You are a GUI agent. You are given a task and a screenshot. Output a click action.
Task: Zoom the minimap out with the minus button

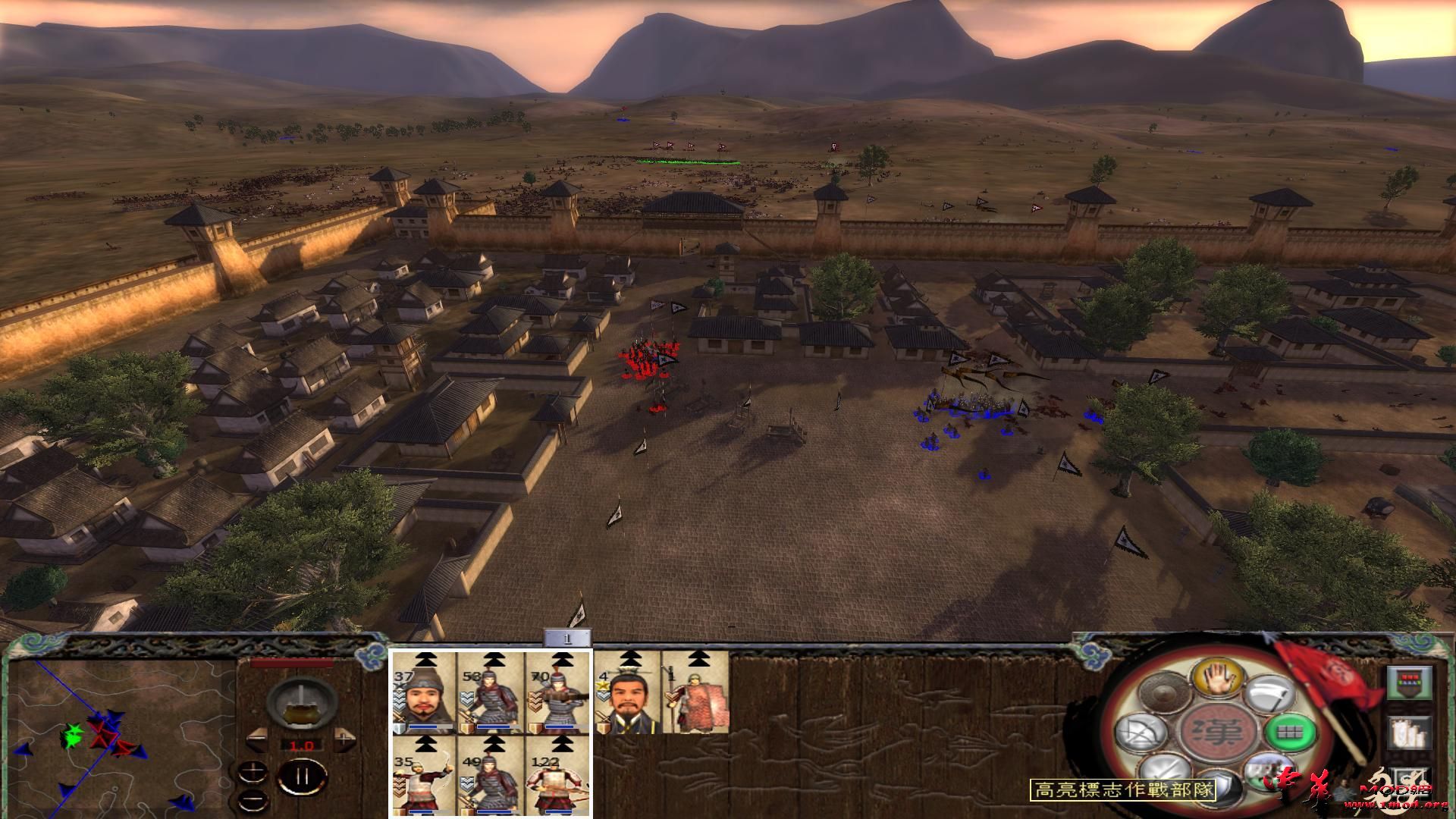click(x=254, y=799)
